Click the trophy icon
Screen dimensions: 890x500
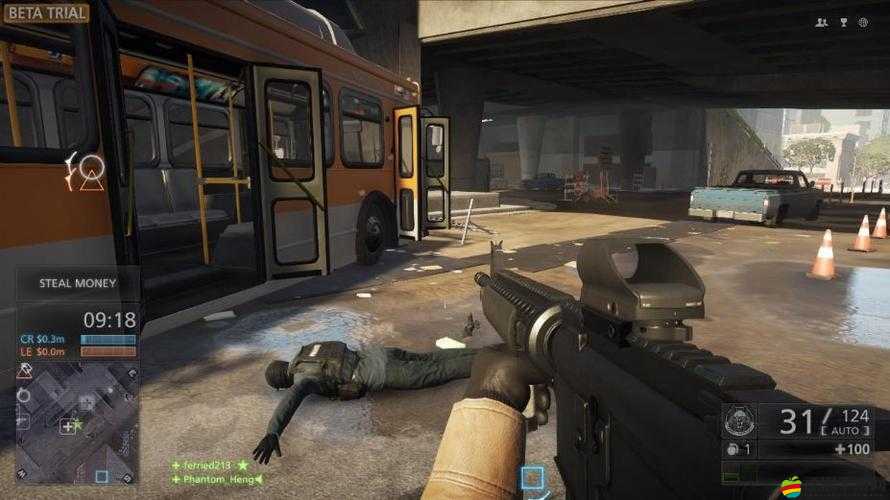843,22
